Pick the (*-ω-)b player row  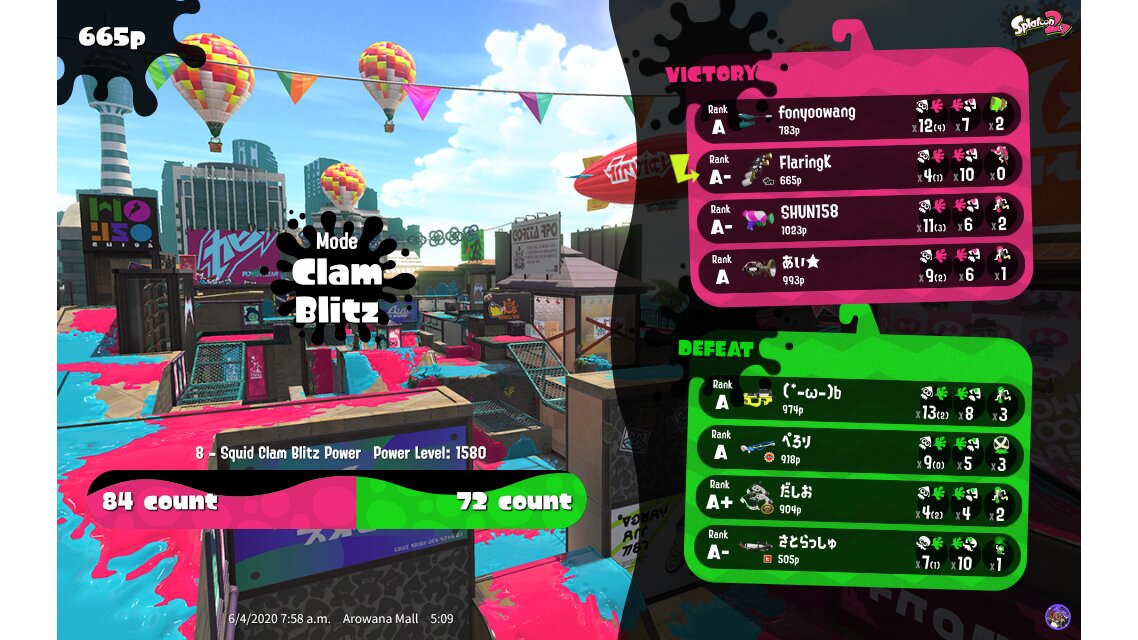click(858, 402)
